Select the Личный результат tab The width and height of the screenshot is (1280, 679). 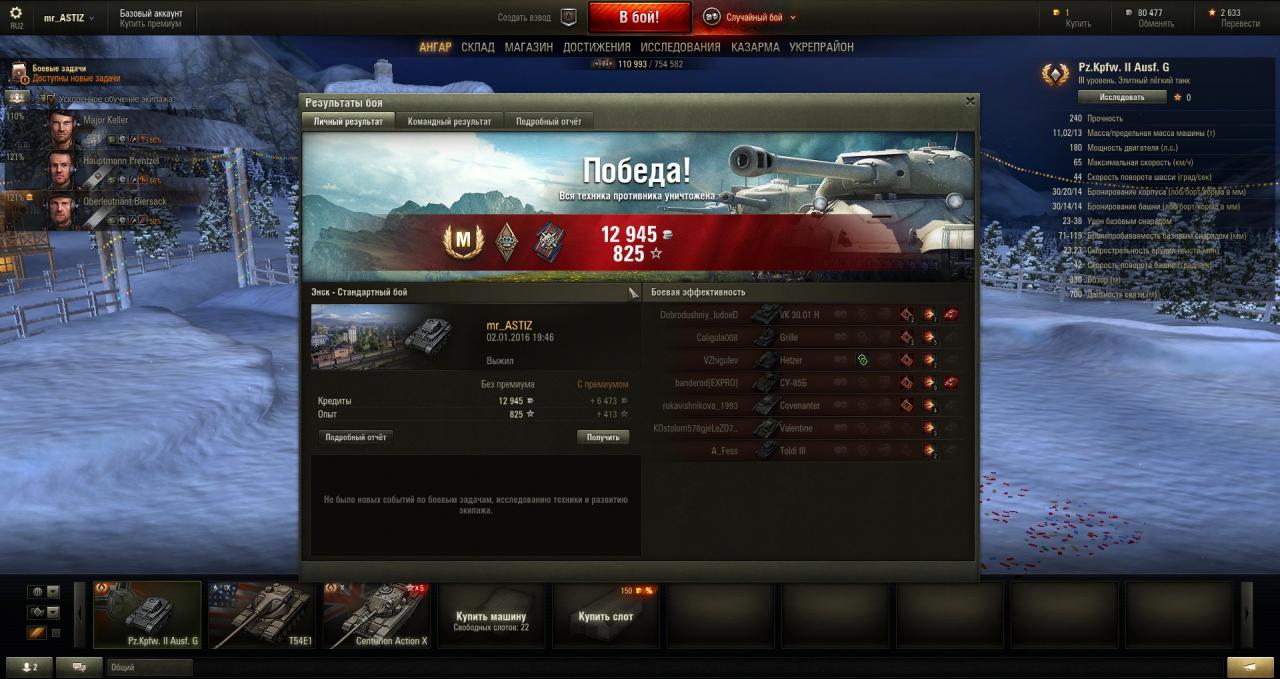coord(348,121)
